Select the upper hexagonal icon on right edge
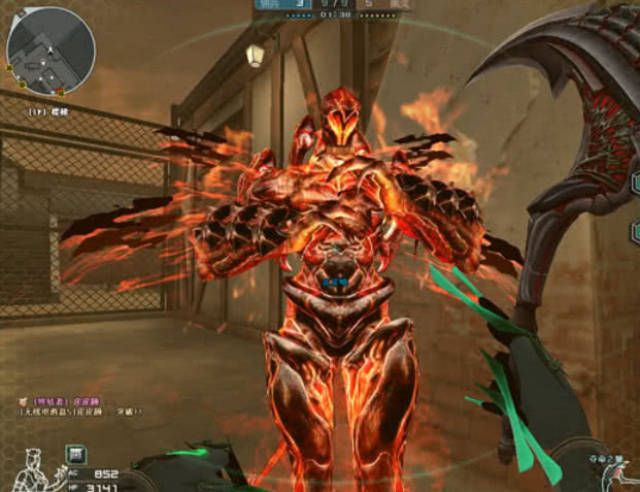640x492 pixels. [634, 182]
